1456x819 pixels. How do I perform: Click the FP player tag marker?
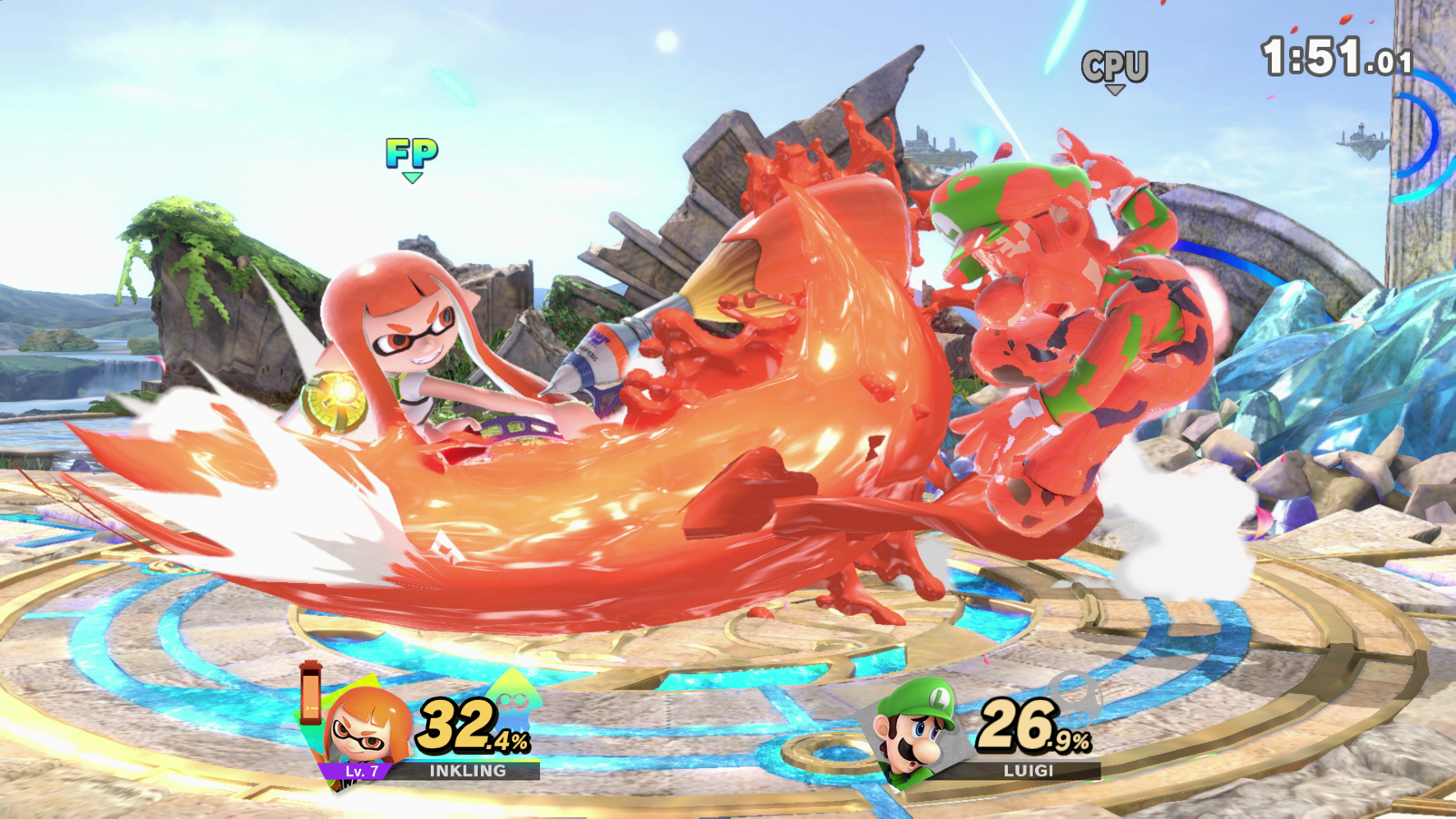414,153
